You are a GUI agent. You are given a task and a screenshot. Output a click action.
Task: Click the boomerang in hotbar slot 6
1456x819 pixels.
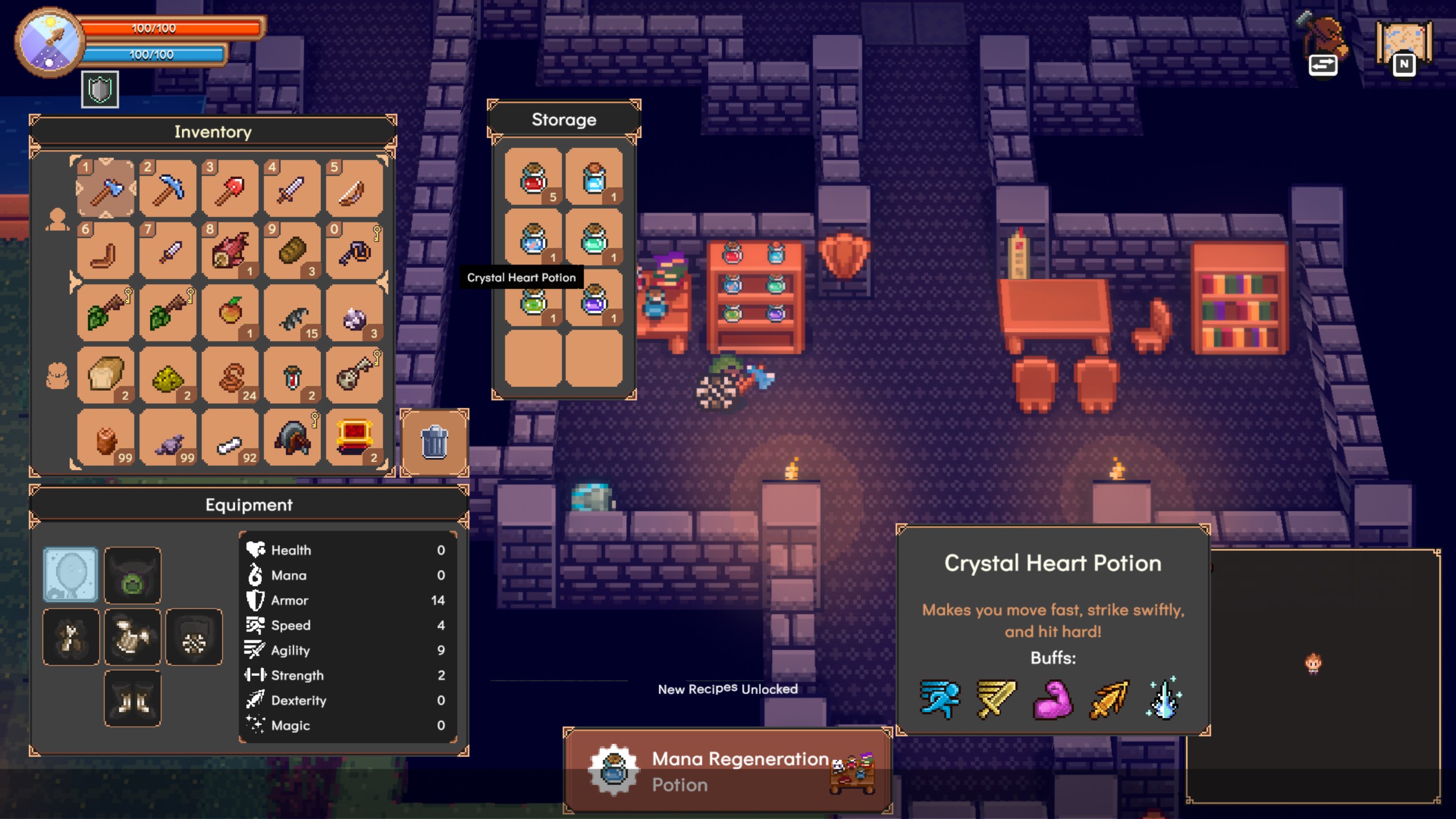[x=106, y=251]
